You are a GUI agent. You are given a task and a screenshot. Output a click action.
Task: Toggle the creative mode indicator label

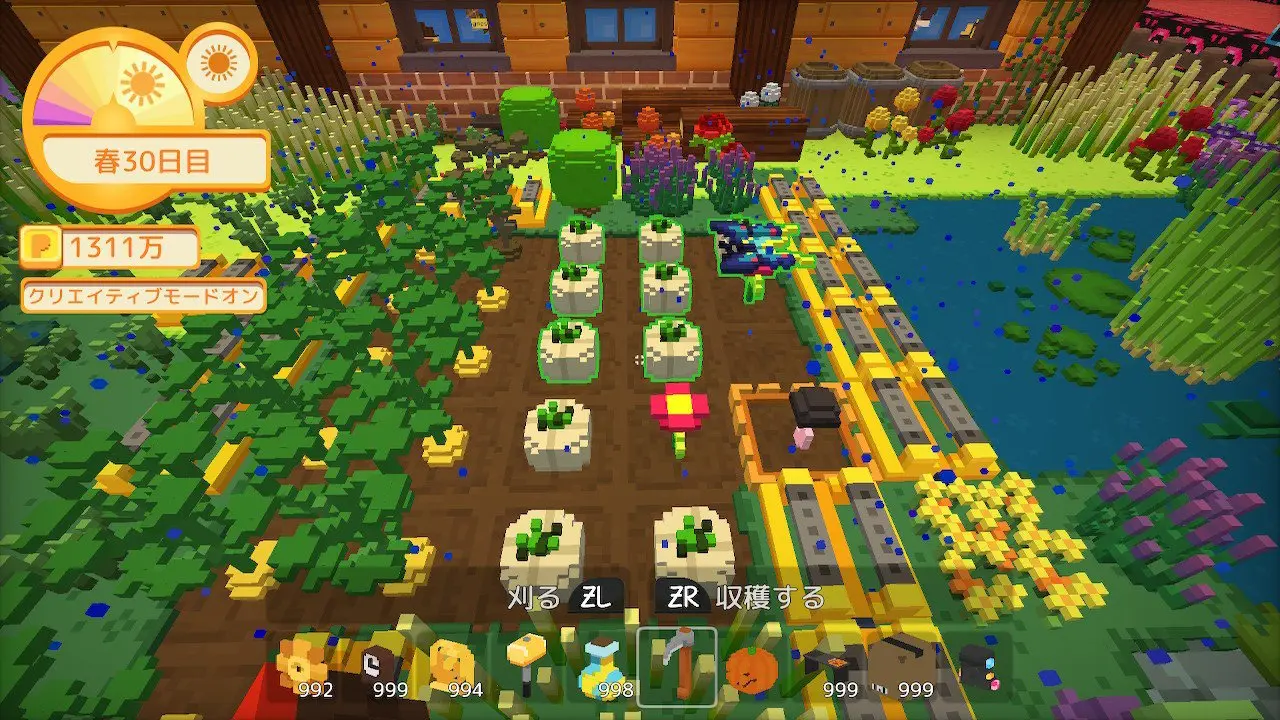click(x=144, y=296)
